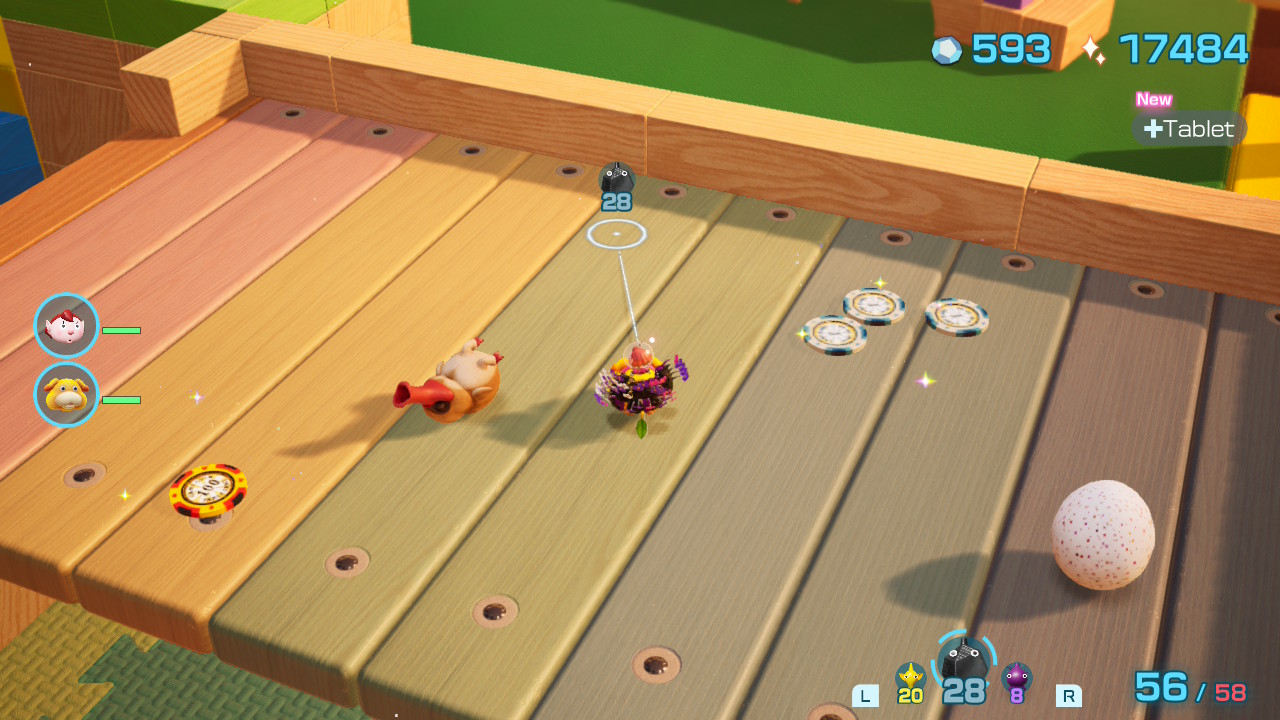Select the yellow dog Oatchi portrait
Image resolution: width=1280 pixels, height=720 pixels.
66,395
